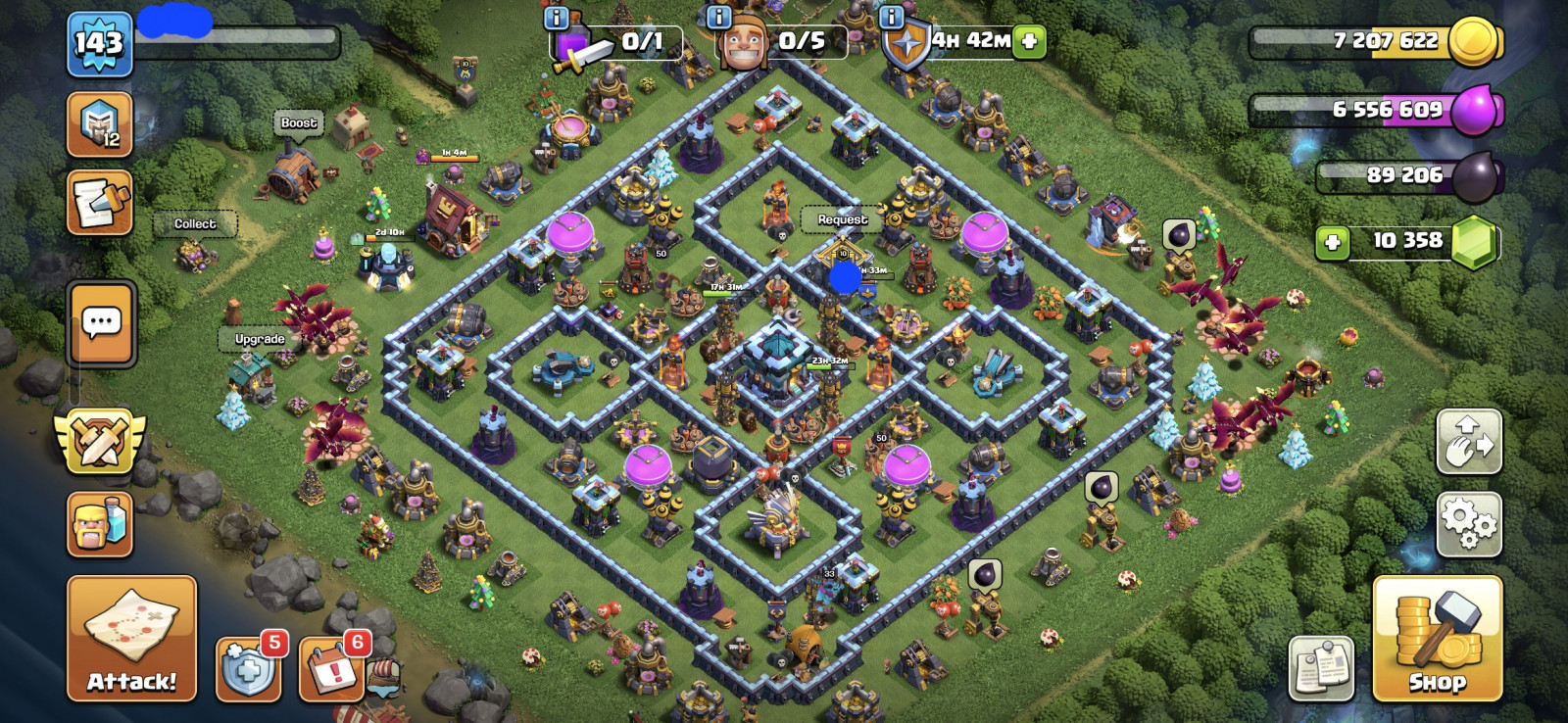
Task: Tap the Collect label
Action: click(x=195, y=224)
